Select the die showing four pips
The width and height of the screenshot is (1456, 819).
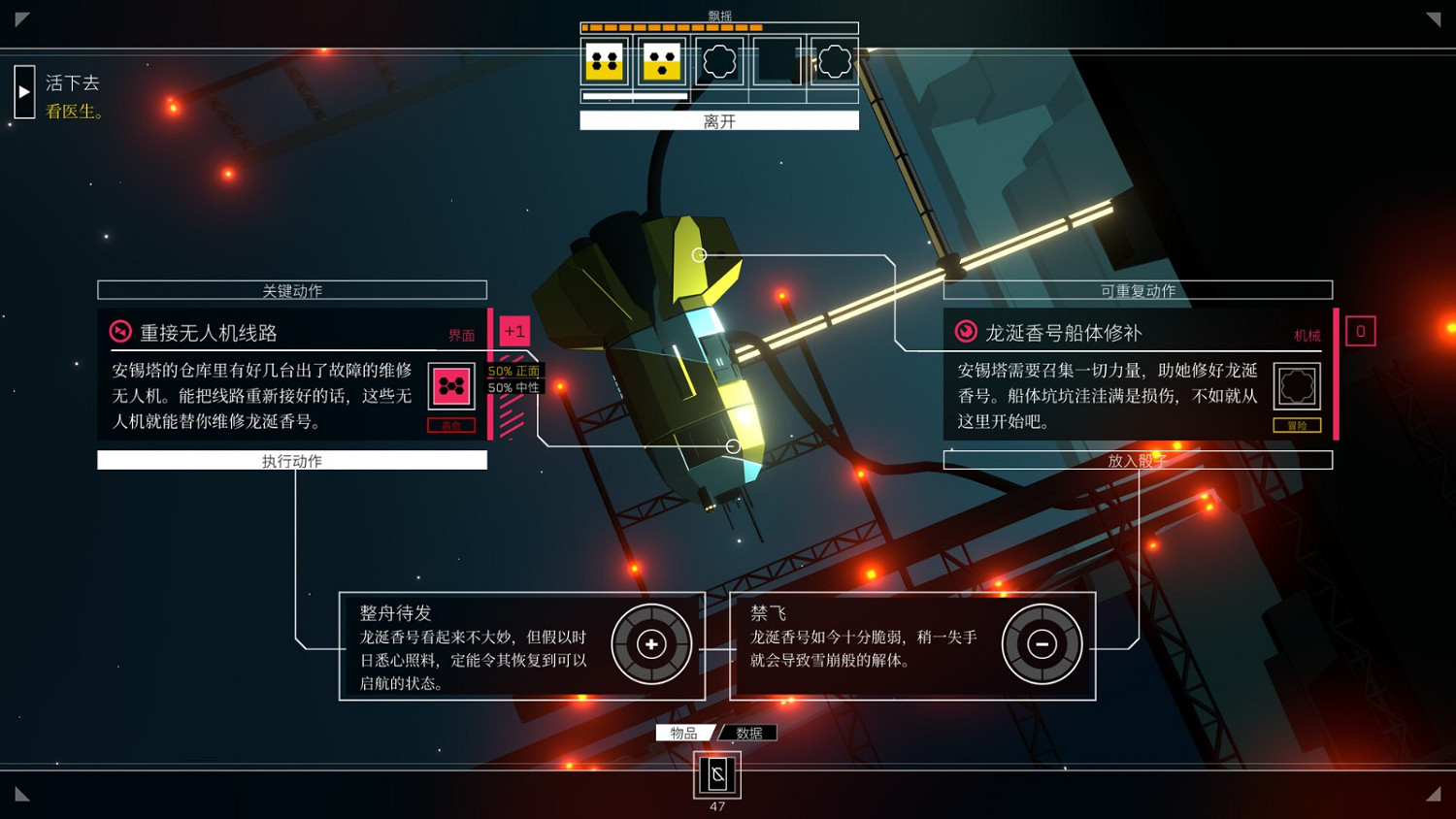tap(604, 61)
